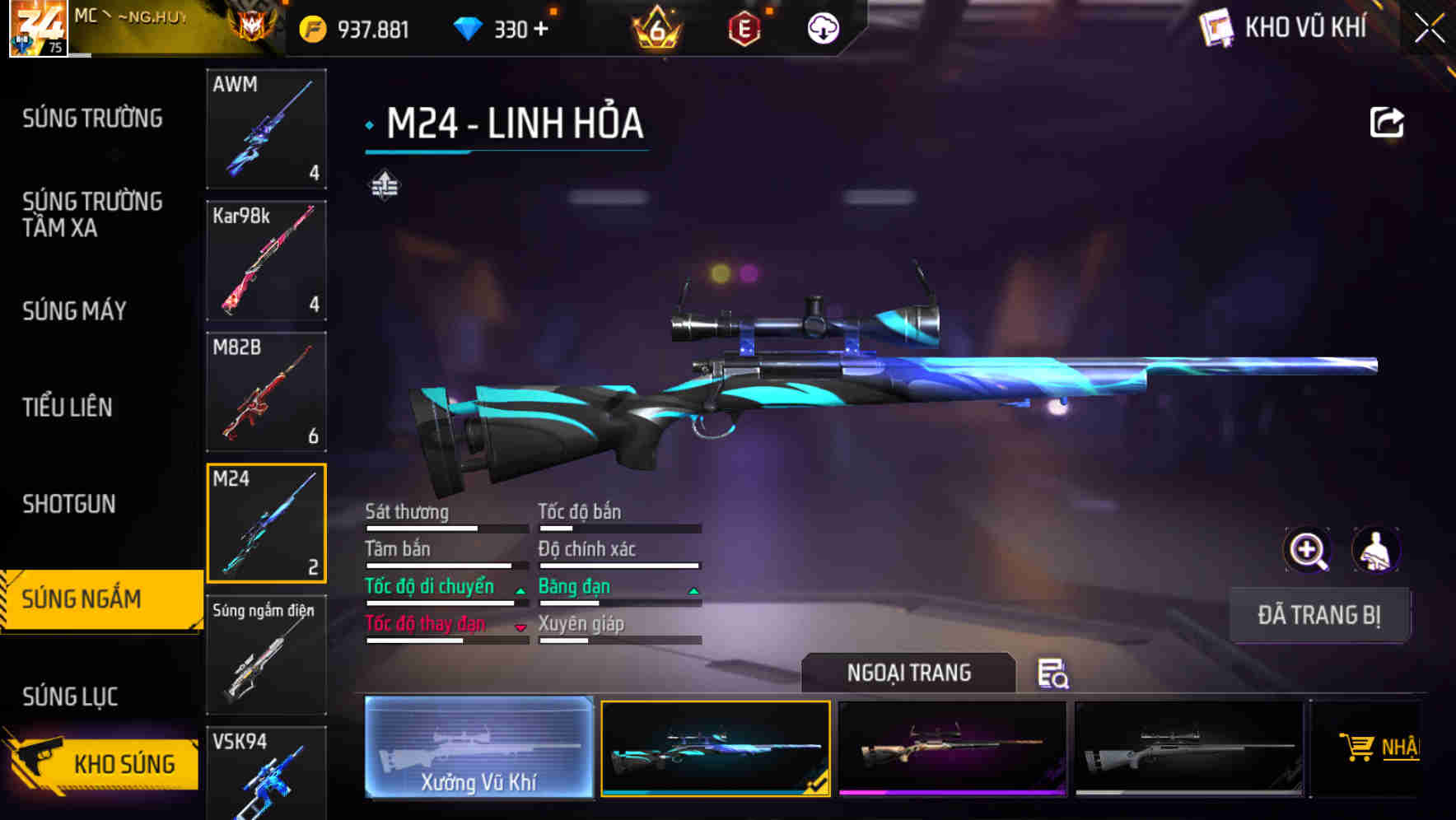The width and height of the screenshot is (1456, 820).
Task: Select the SÚNG LỤC category
Action: coord(70,696)
